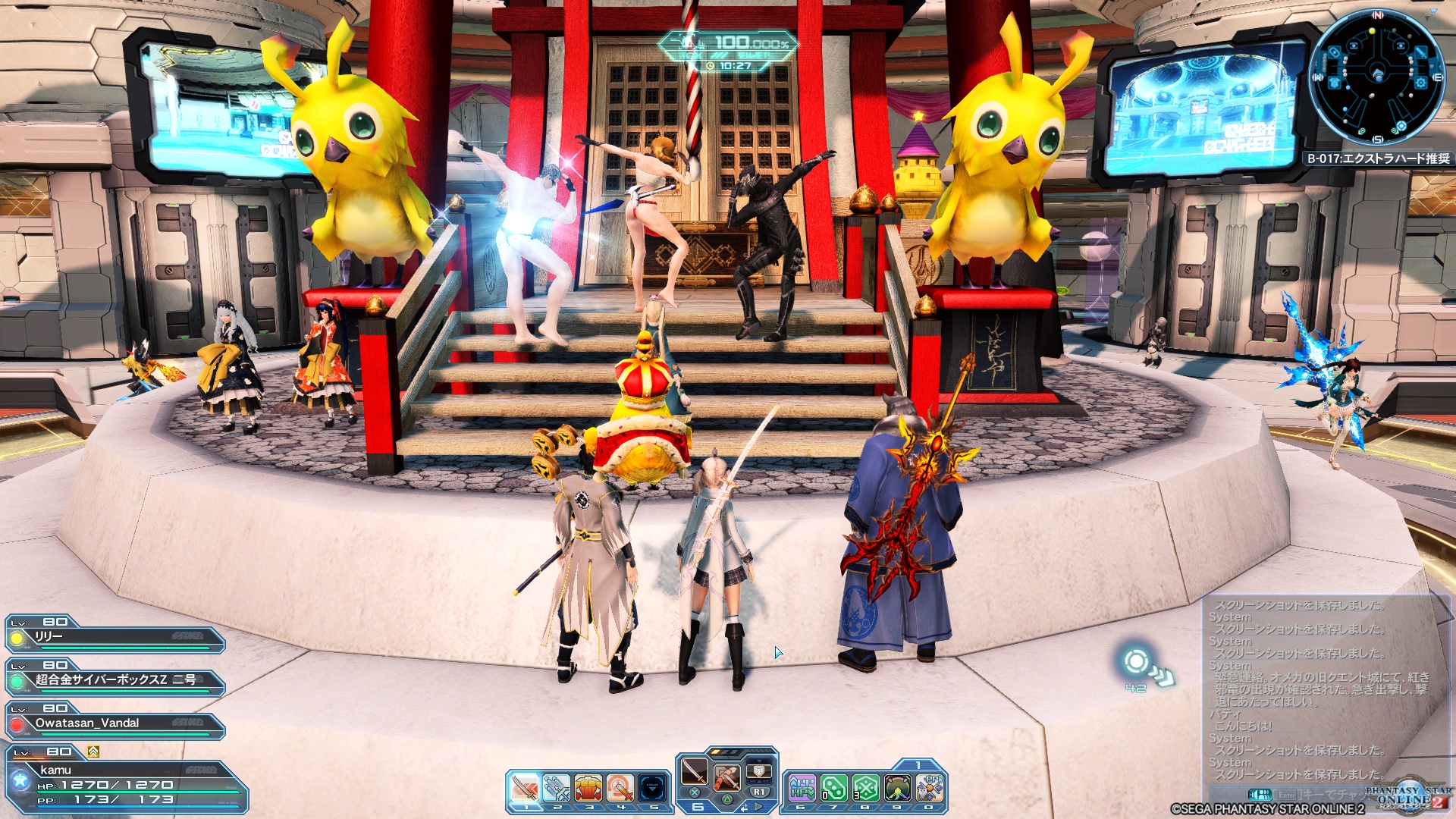
Task: Select the katana skill in hotbar slot 1
Action: point(524,789)
